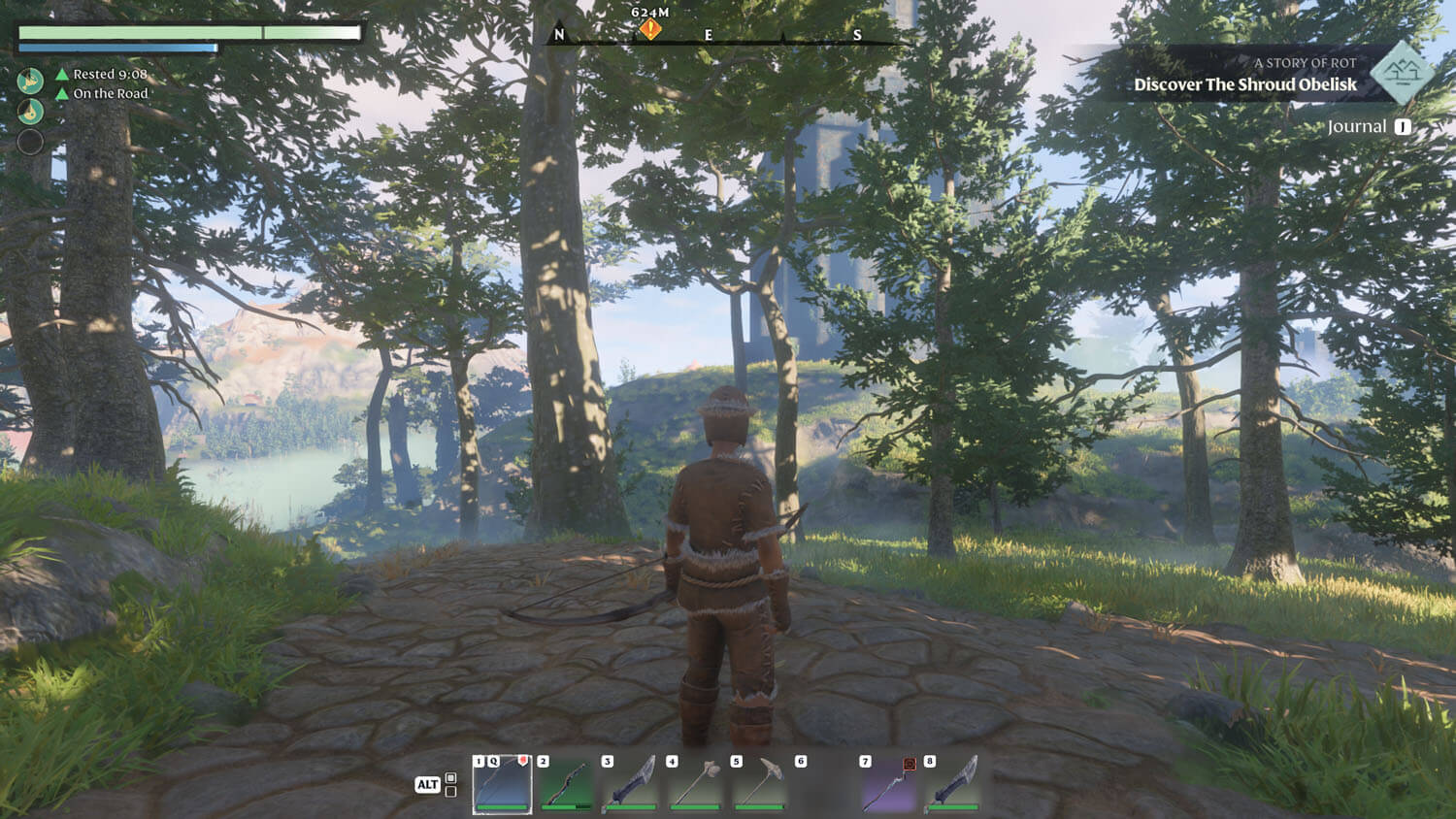Select the purple staff in slot 7
The width and height of the screenshot is (1456, 819).
click(889, 784)
